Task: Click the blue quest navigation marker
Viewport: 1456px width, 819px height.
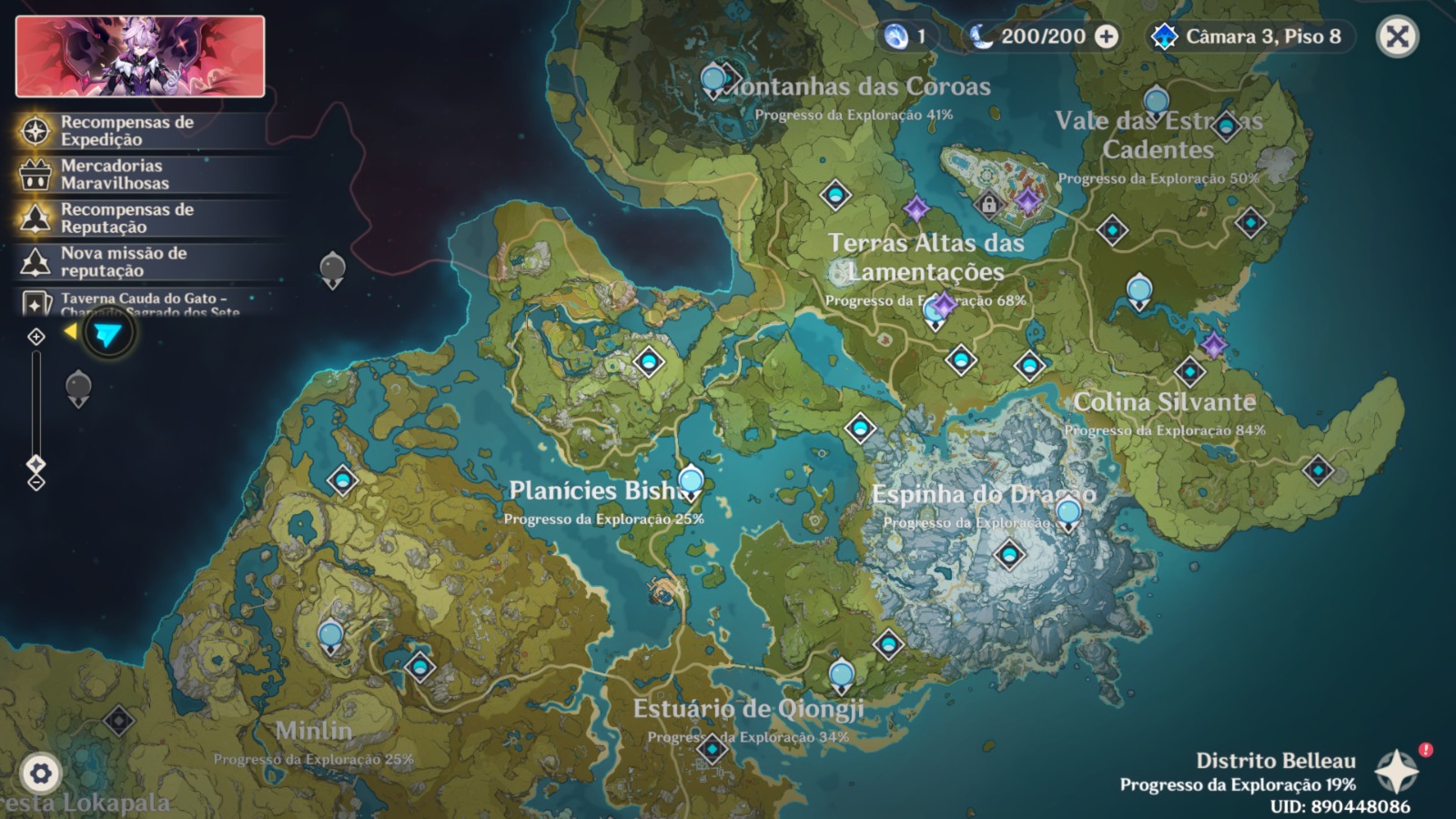Action: 107,335
